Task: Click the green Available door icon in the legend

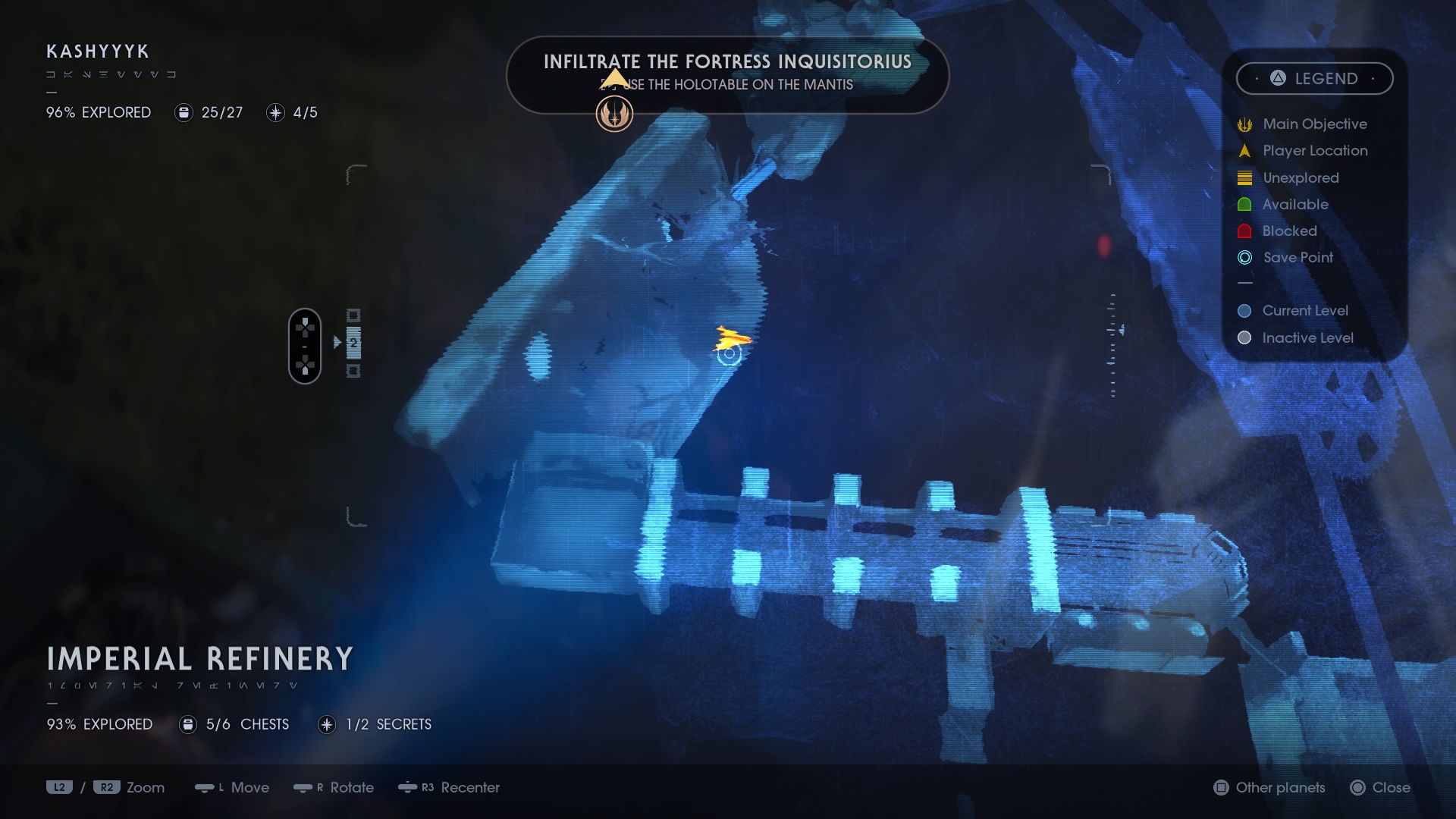Action: pos(1244,204)
